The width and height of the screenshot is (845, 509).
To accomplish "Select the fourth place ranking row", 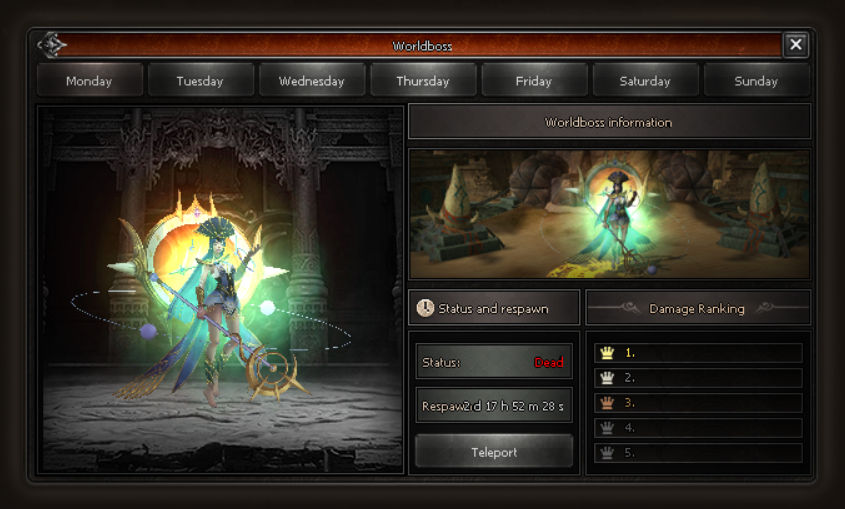I will pos(698,428).
